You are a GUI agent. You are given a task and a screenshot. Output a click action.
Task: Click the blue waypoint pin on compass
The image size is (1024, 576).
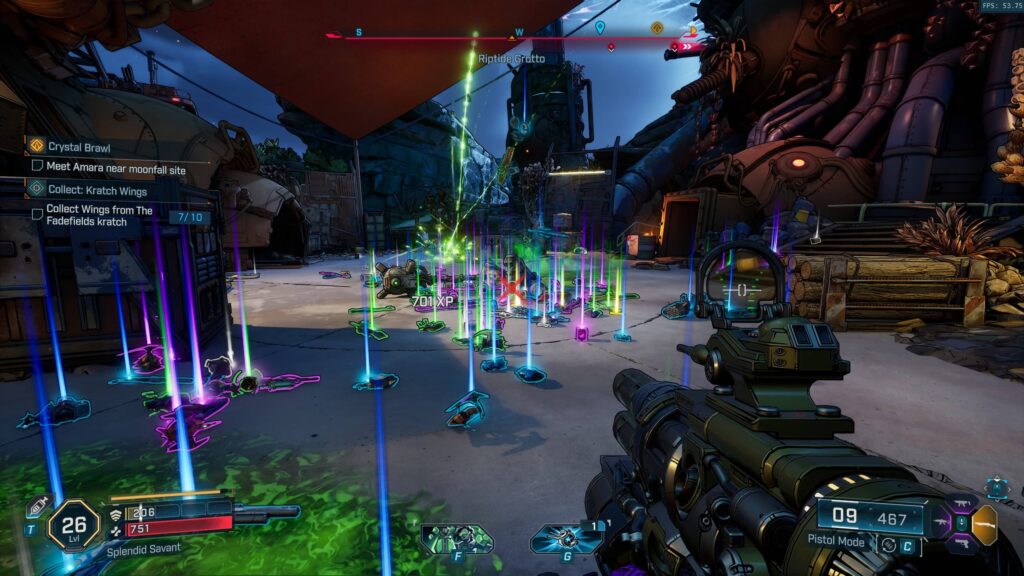[x=600, y=28]
